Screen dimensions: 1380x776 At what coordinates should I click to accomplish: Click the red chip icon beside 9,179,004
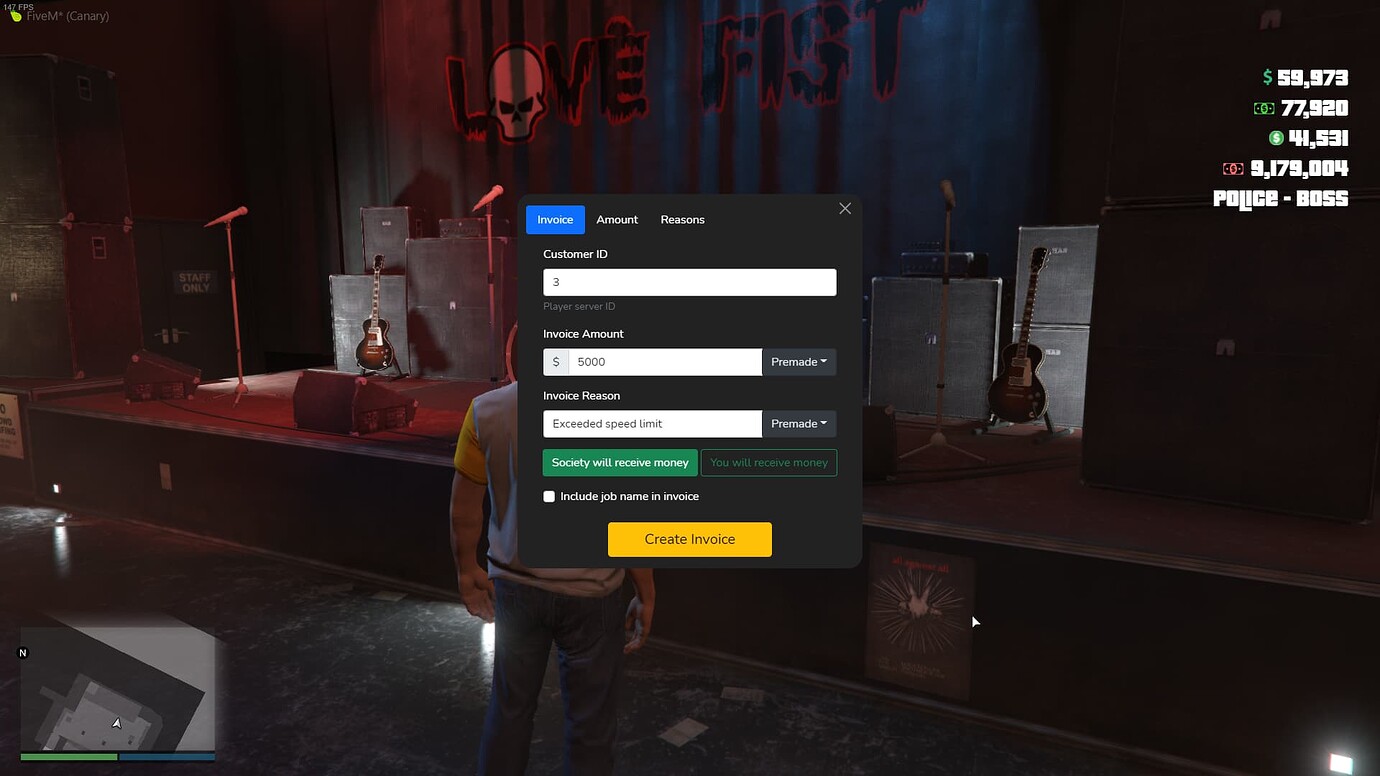(x=1232, y=168)
